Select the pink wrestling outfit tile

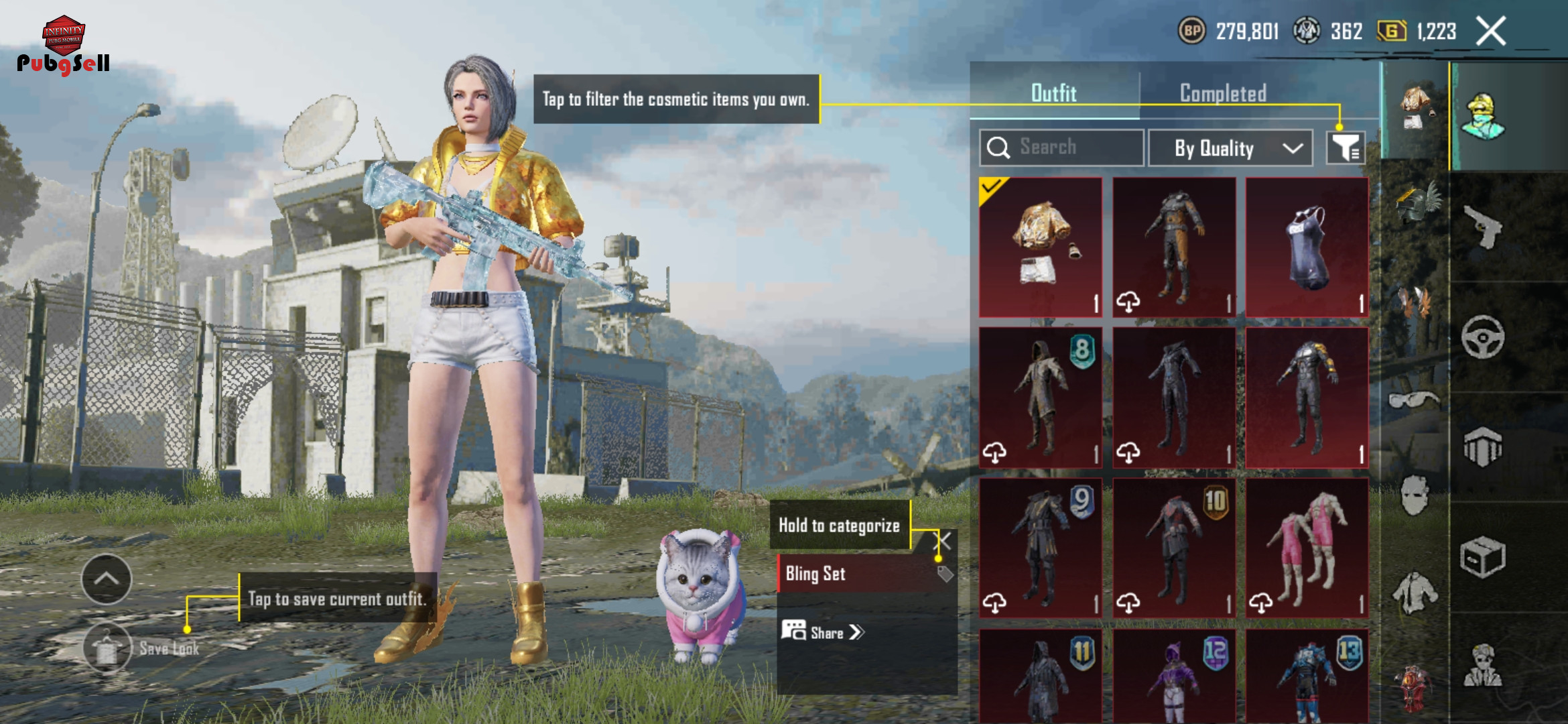(1307, 548)
